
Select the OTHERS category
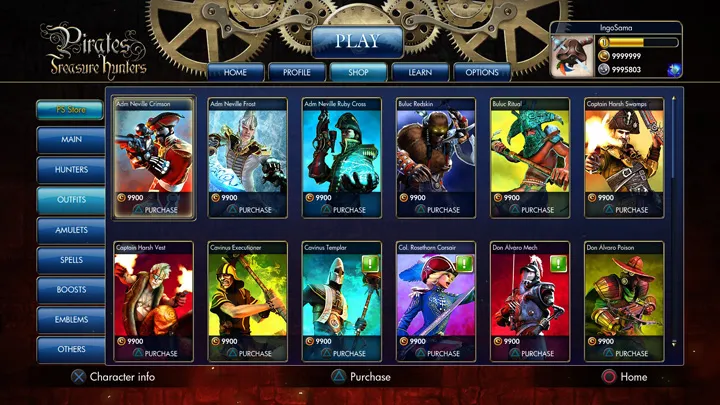[x=71, y=350]
